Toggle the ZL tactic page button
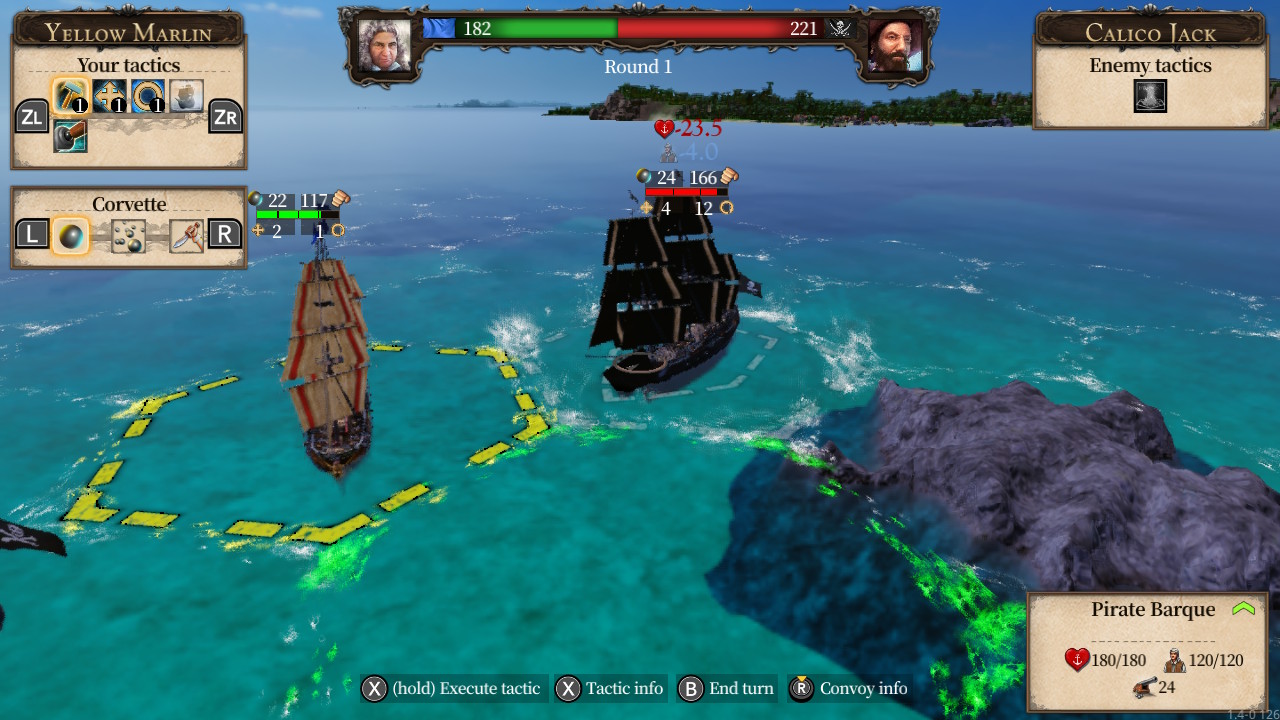Image resolution: width=1280 pixels, height=720 pixels. pyautogui.click(x=33, y=116)
